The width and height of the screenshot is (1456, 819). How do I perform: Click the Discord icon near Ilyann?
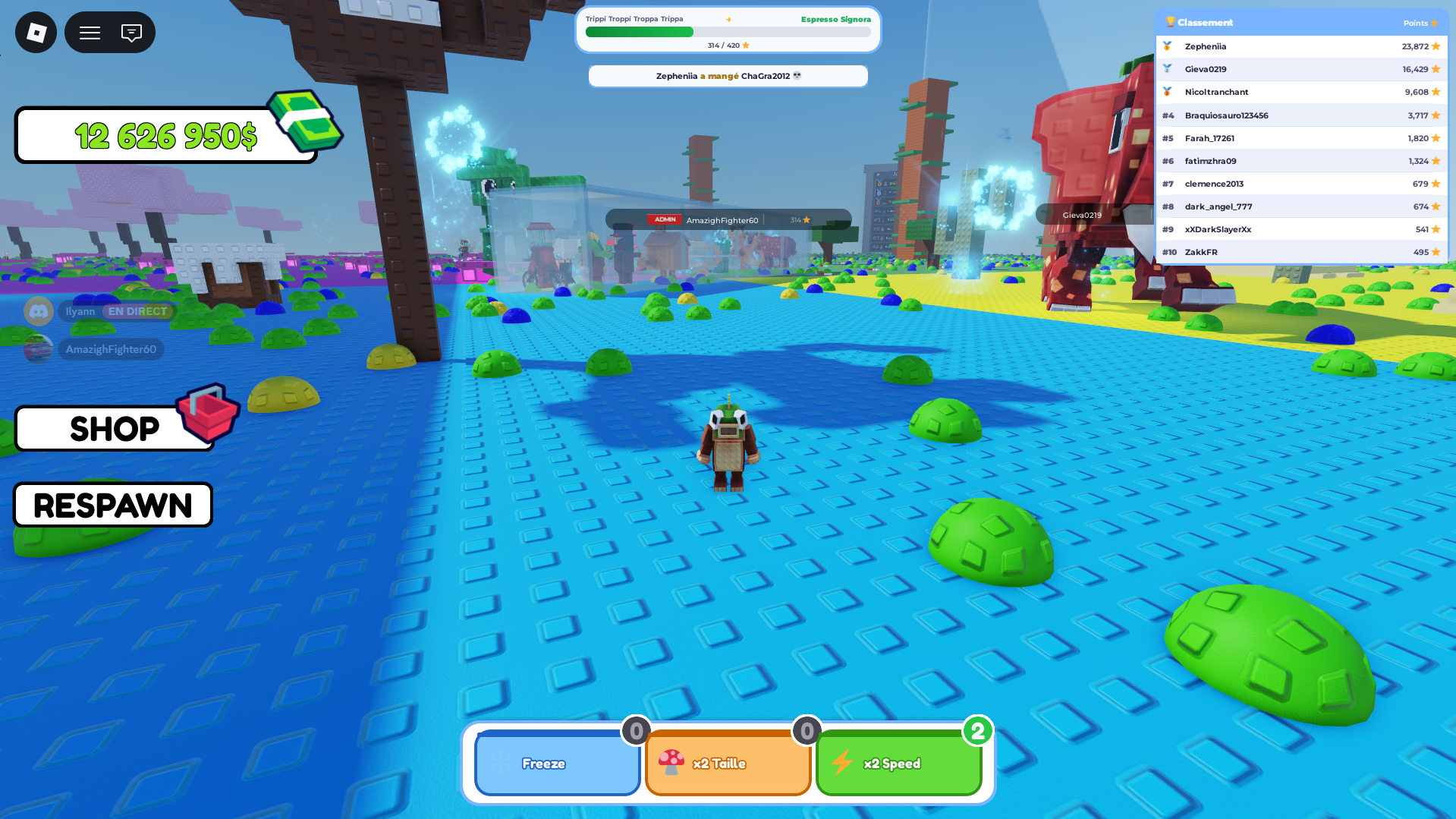point(38,311)
